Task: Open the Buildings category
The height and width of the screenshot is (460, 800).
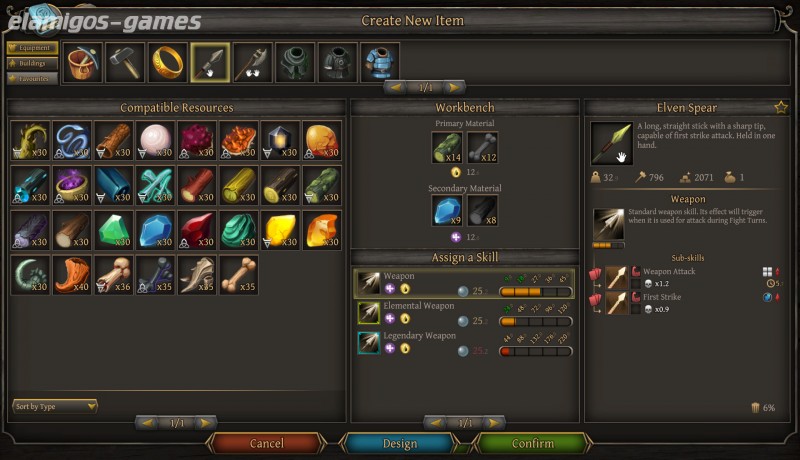Action: (32, 62)
